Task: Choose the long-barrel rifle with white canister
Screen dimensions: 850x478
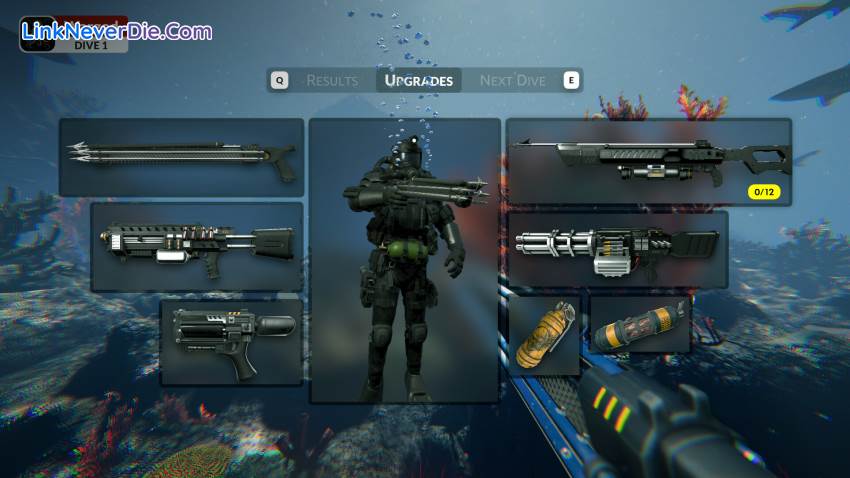Action: tap(197, 246)
